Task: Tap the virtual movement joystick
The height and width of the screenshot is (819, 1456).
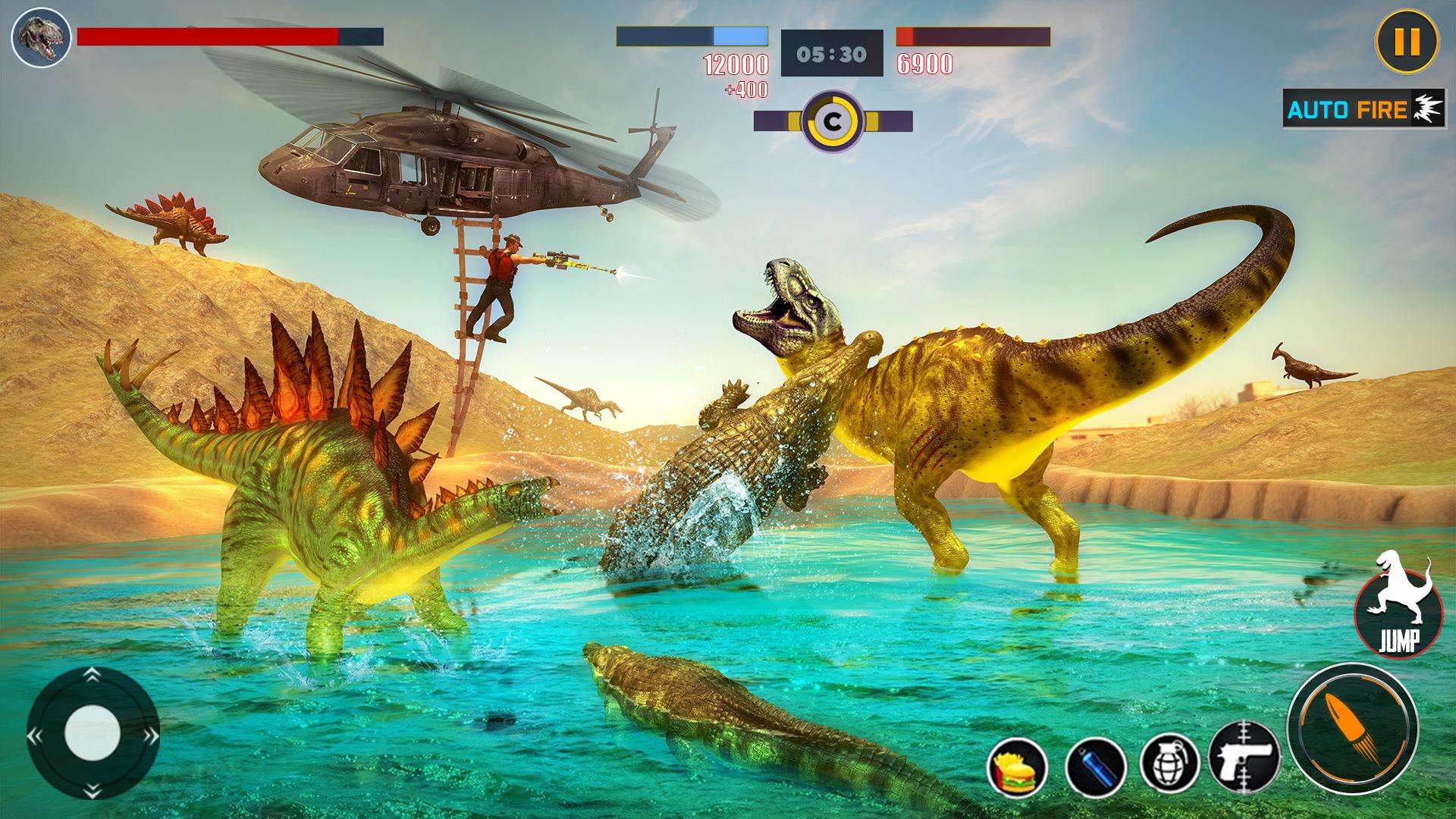Action: pos(93,733)
